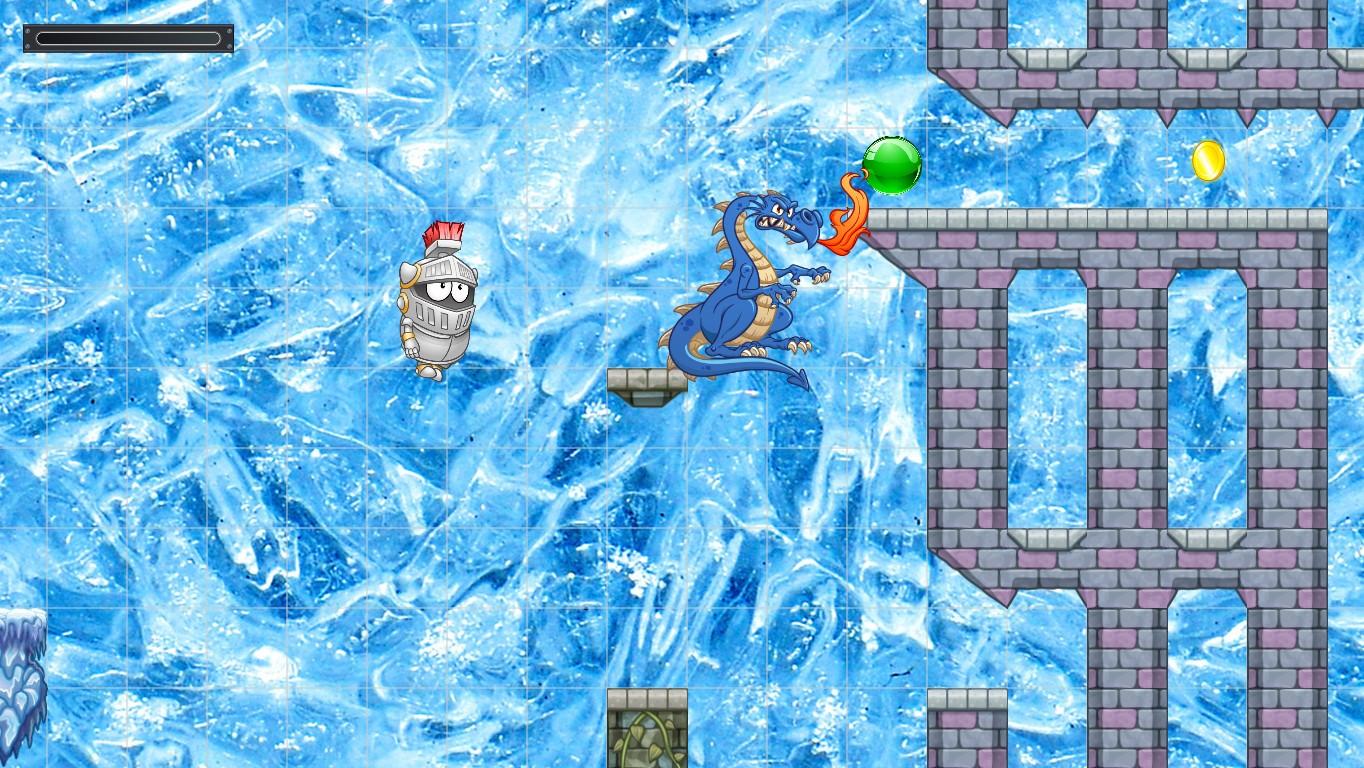
Task: Click the progress bar in the top-left
Action: 128,38
